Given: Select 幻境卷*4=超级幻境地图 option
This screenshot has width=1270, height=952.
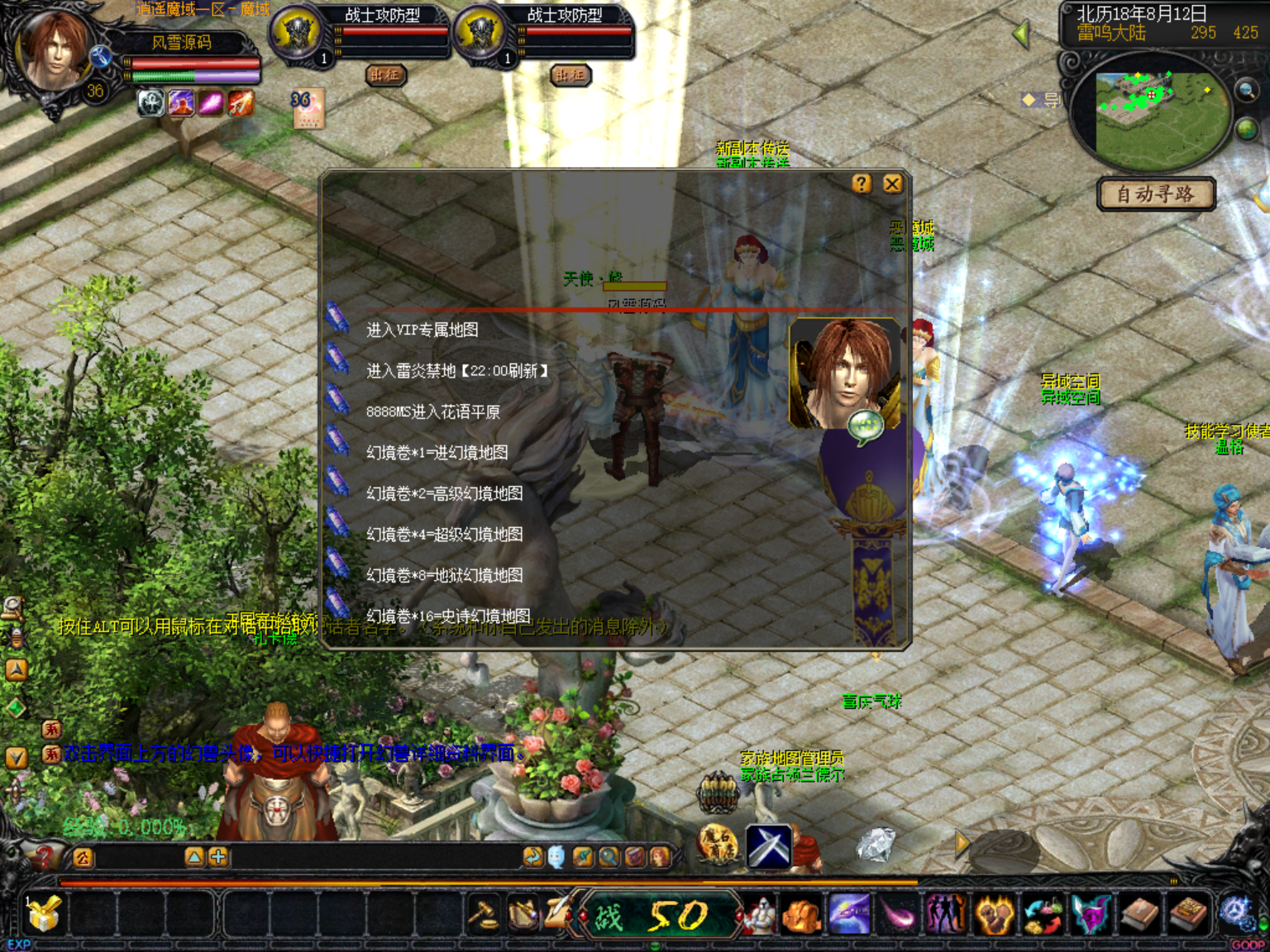Looking at the screenshot, I should click(444, 534).
